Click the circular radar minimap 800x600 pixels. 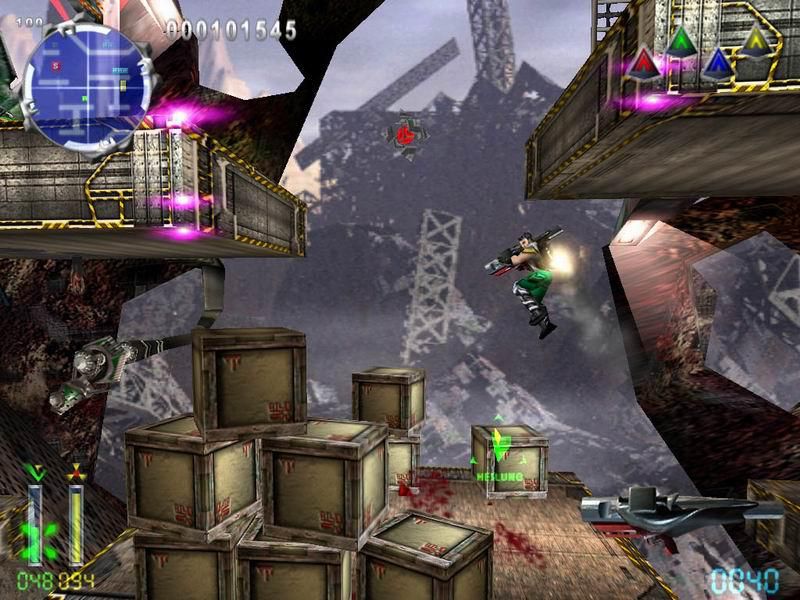click(86, 82)
